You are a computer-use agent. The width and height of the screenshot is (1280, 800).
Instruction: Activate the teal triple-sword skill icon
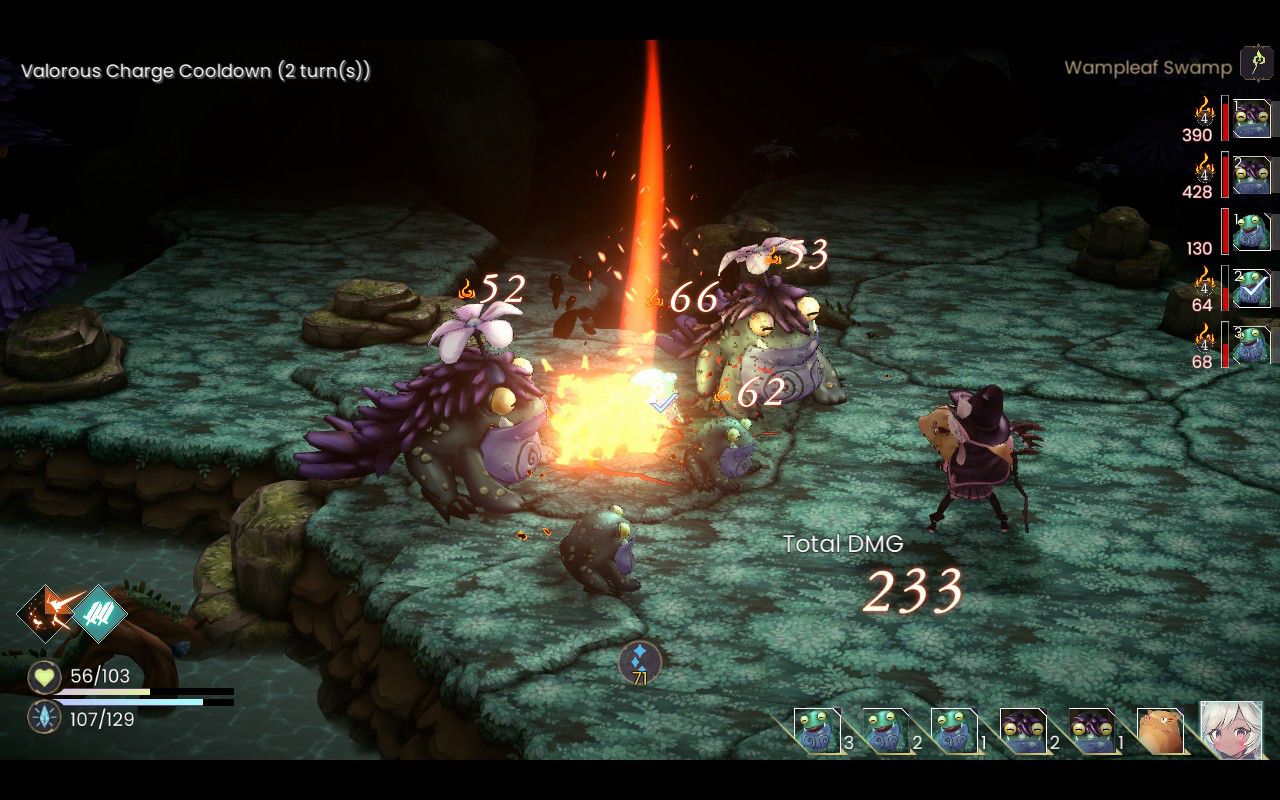pyautogui.click(x=99, y=612)
